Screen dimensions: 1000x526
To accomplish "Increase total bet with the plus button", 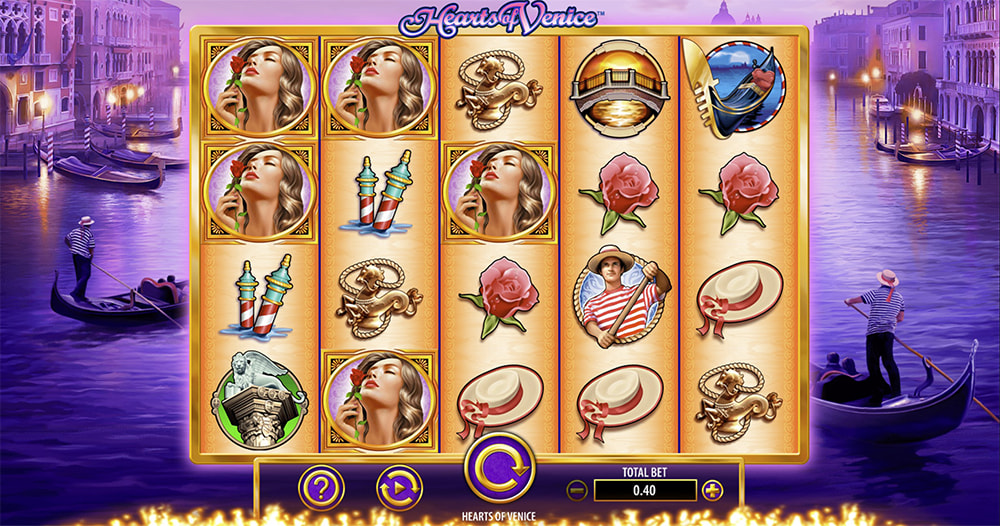I will coord(712,490).
